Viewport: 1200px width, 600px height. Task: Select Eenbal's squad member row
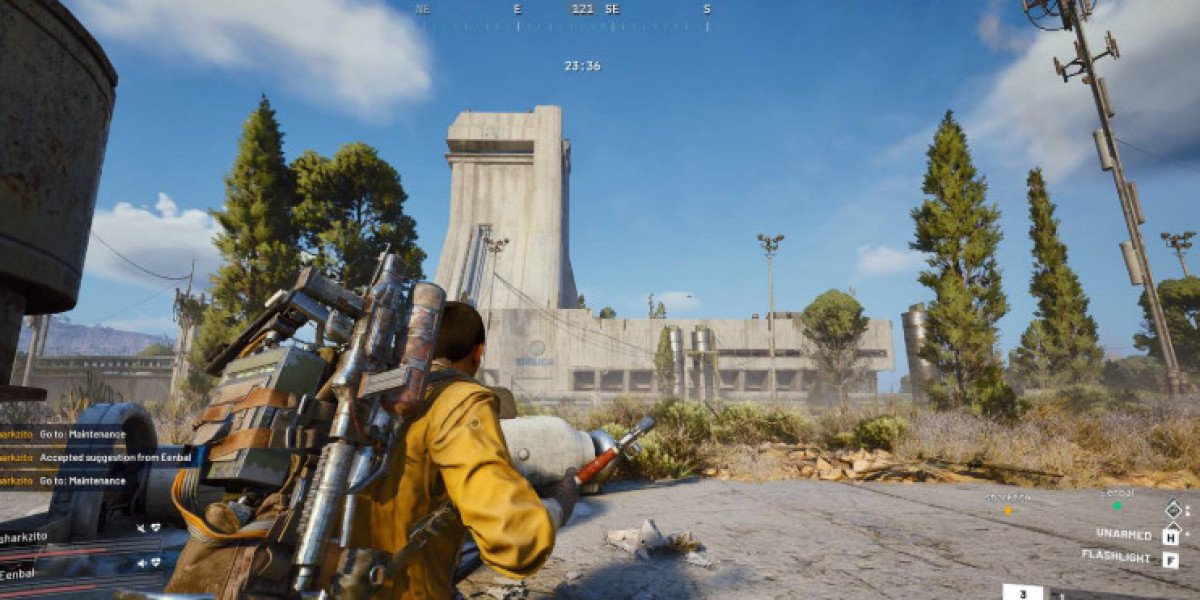[x=40, y=574]
